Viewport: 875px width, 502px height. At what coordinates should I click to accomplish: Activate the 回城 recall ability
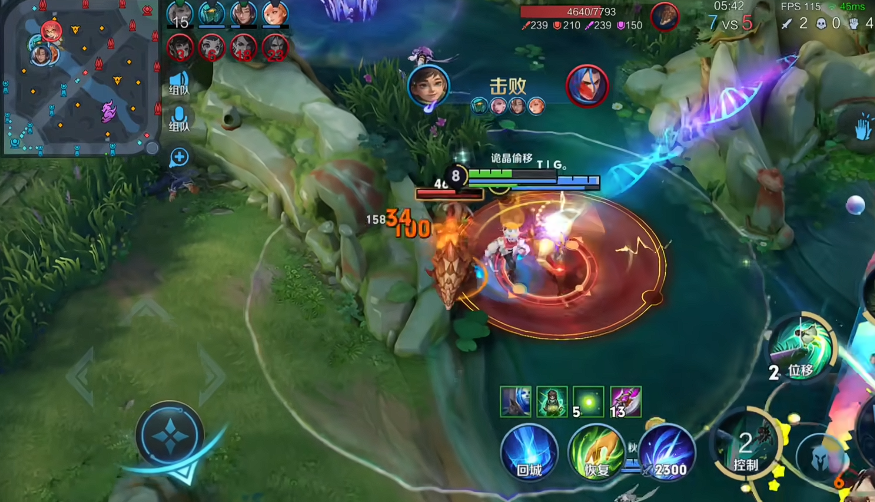click(x=529, y=449)
